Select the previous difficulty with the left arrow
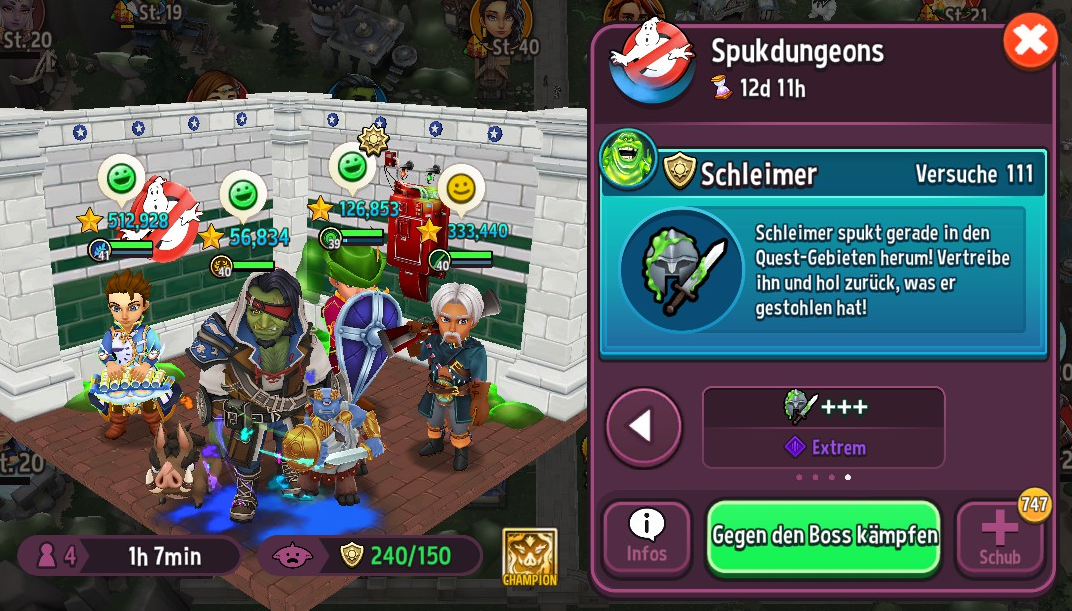 point(643,427)
